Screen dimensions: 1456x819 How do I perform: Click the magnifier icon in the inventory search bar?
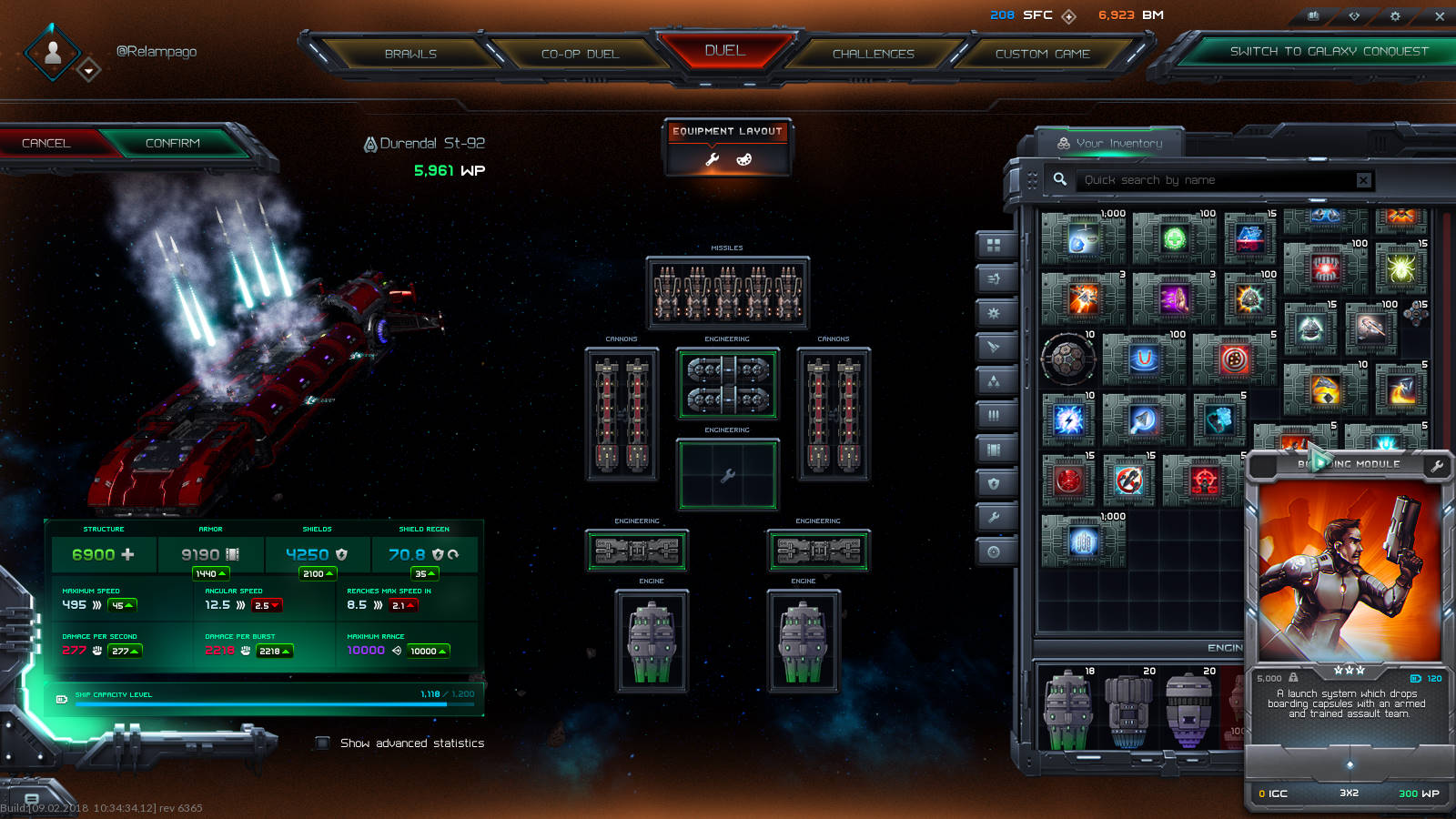1059,179
